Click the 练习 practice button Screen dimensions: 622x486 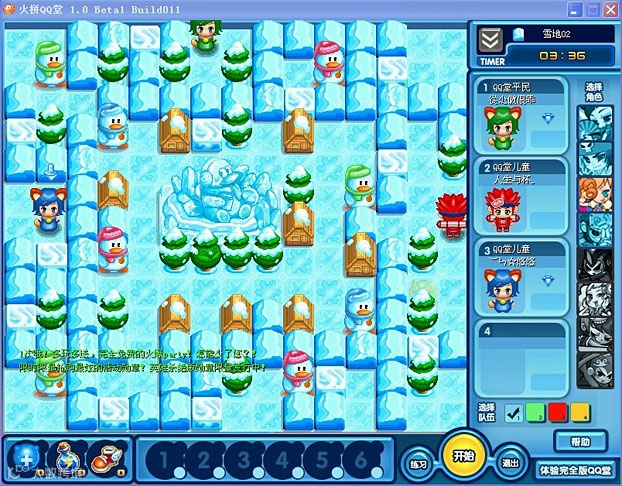pyautogui.click(x=417, y=465)
